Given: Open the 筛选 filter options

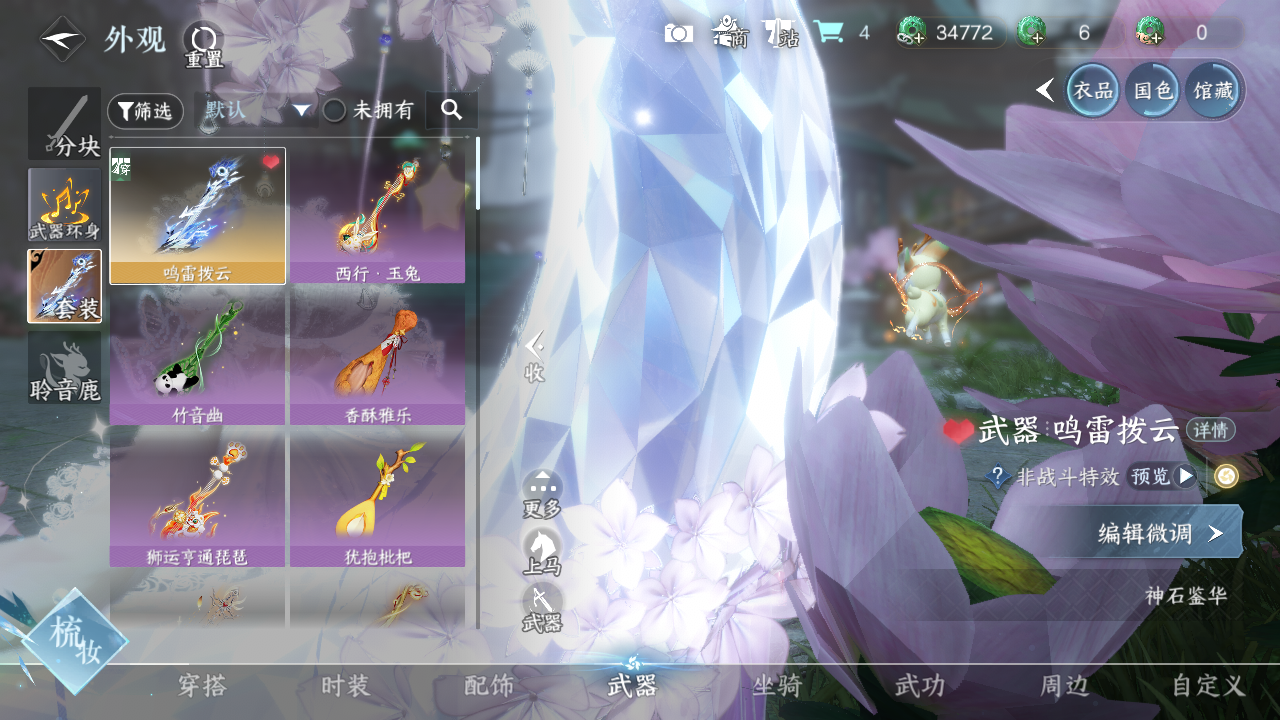Looking at the screenshot, I should 145,111.
